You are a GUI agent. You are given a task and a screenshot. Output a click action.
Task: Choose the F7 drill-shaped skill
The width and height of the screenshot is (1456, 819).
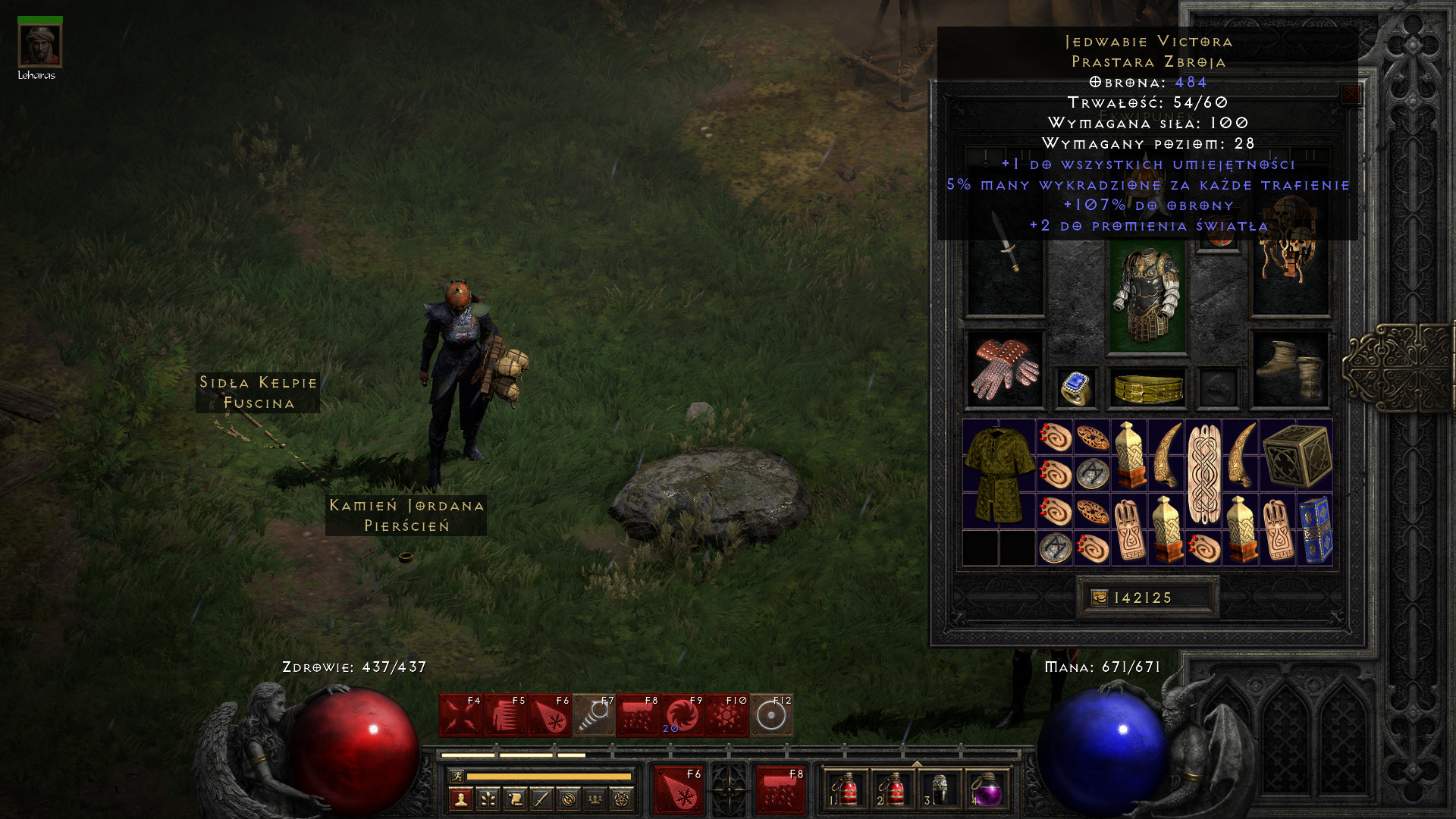(x=594, y=715)
